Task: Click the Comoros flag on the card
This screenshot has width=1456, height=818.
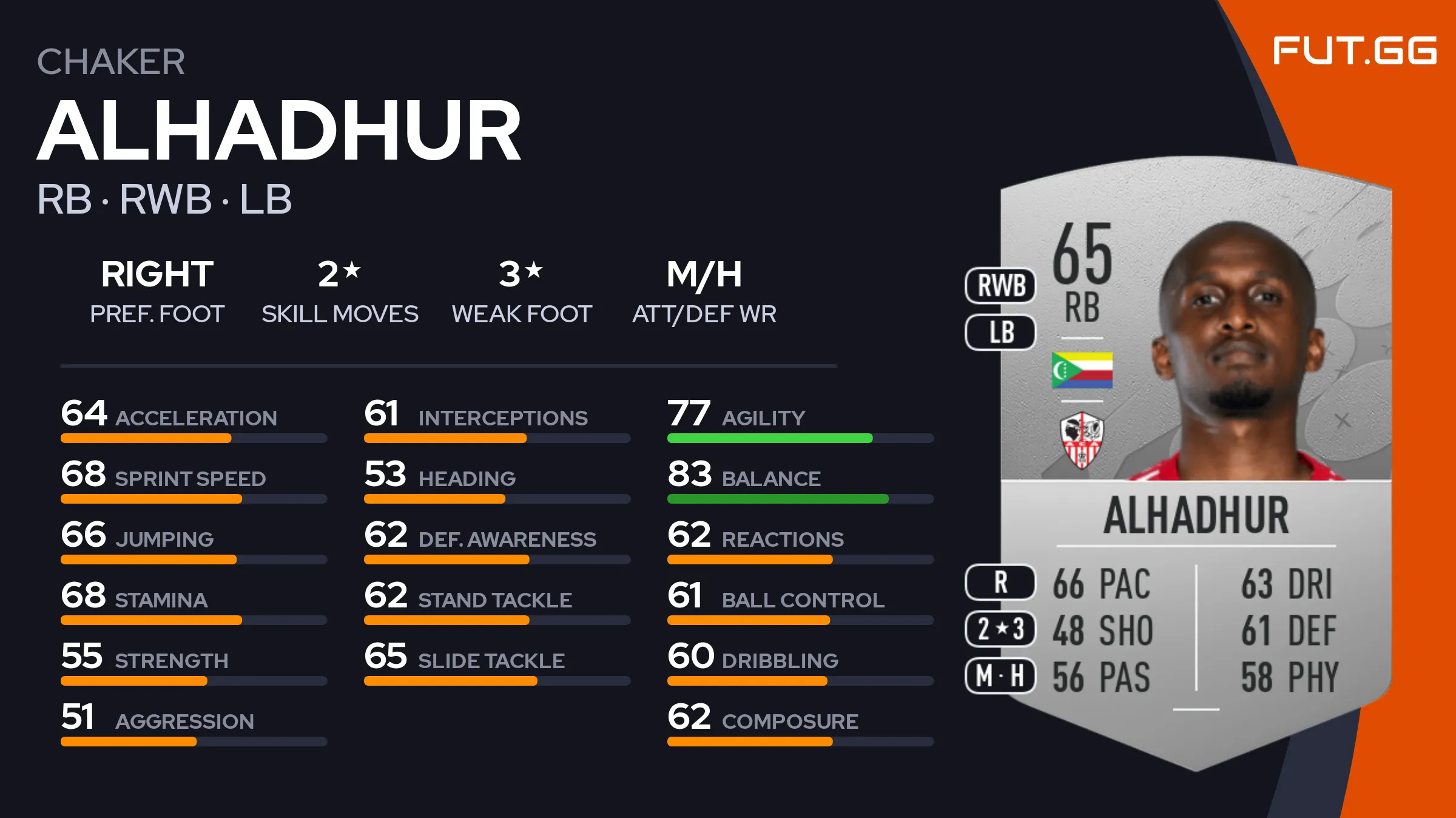Action: point(1082,370)
